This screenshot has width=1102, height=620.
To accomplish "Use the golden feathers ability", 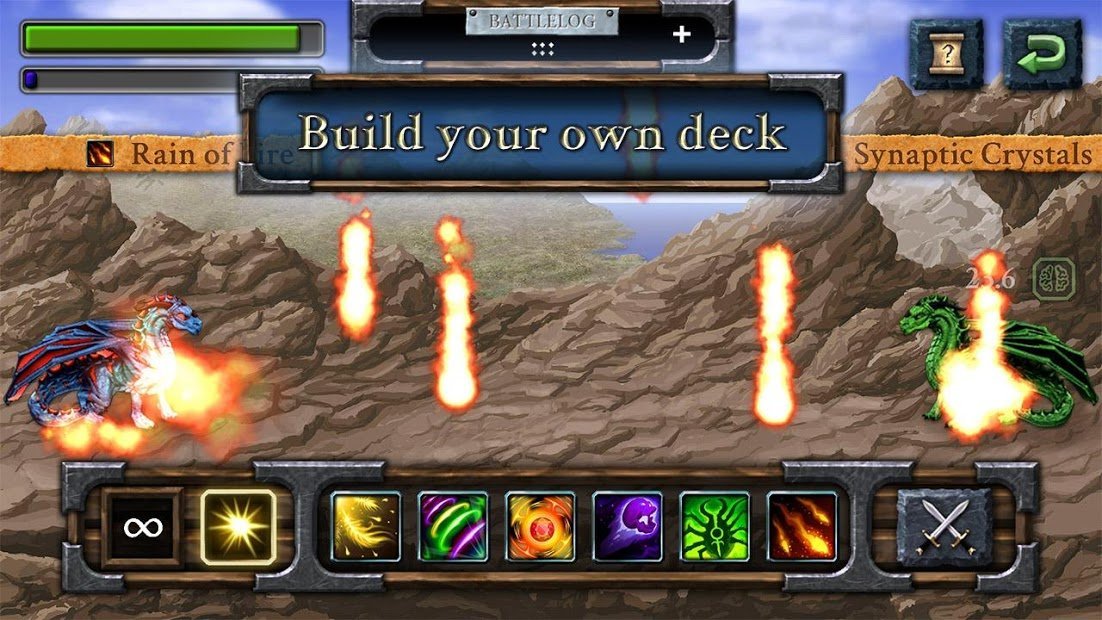I will tap(366, 527).
